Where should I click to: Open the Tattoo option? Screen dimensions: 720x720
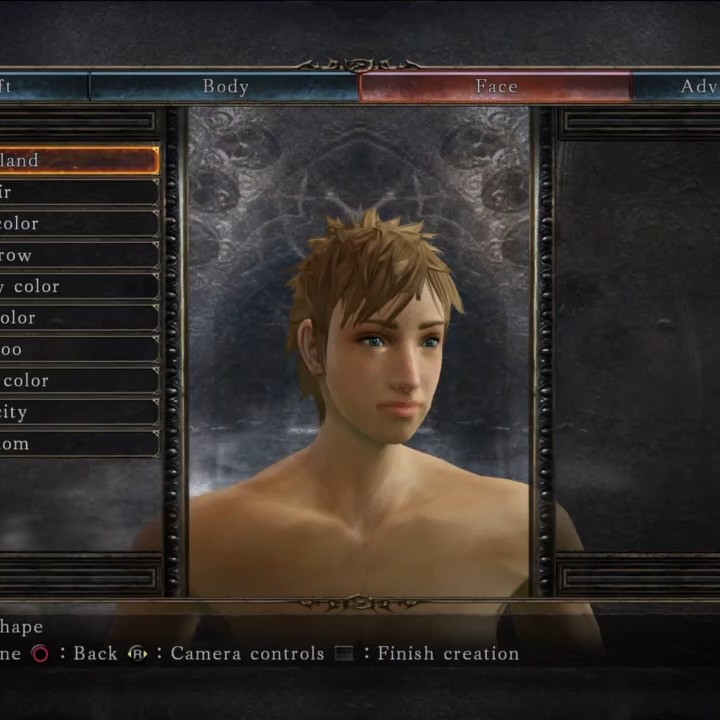click(x=78, y=349)
